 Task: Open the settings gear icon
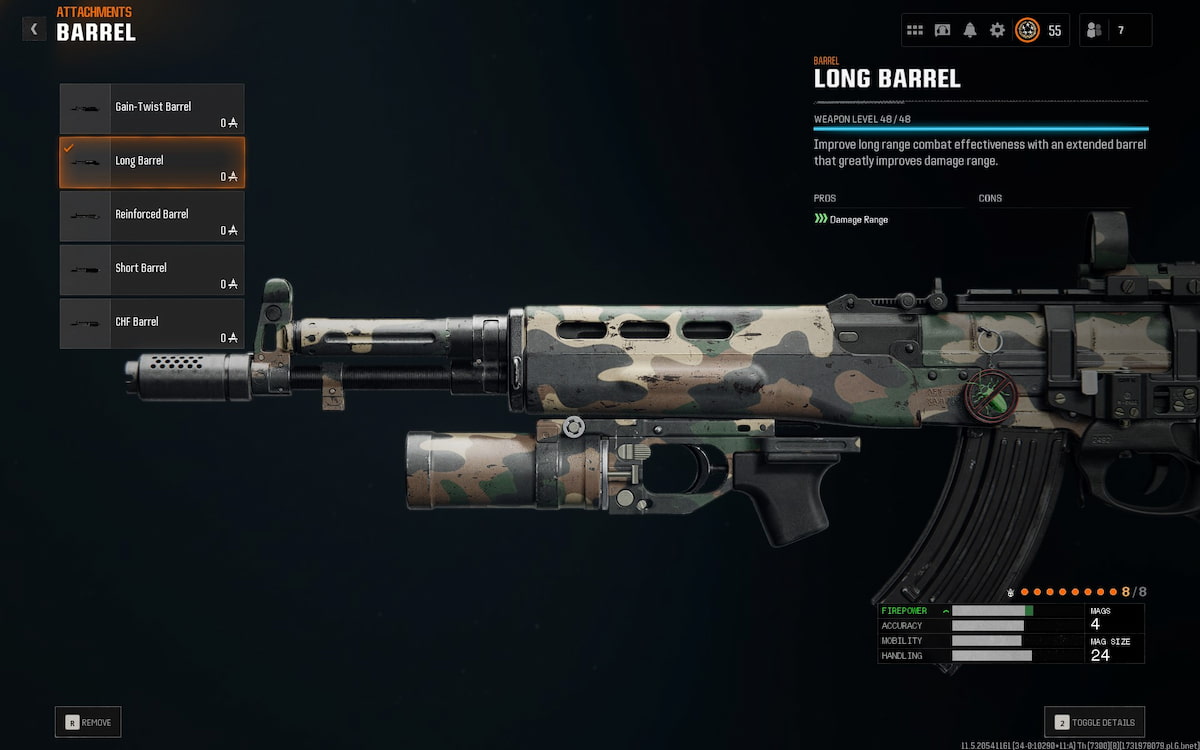997,30
